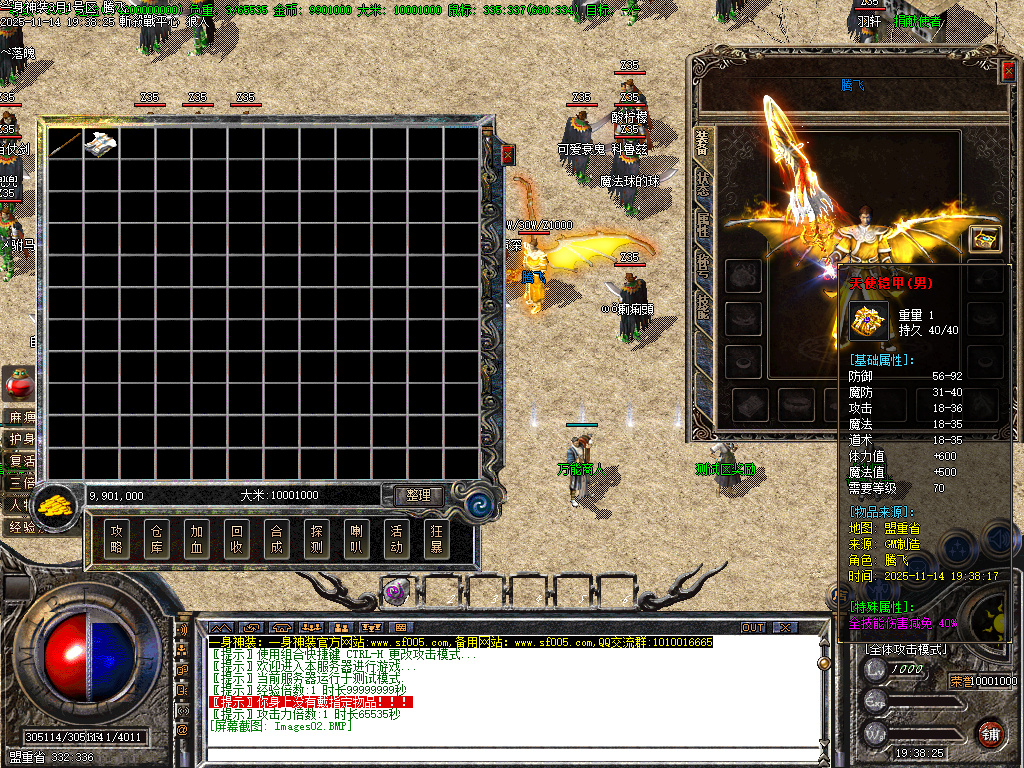Click the red potion gourd icon
1024x768 pixels.
(x=17, y=382)
